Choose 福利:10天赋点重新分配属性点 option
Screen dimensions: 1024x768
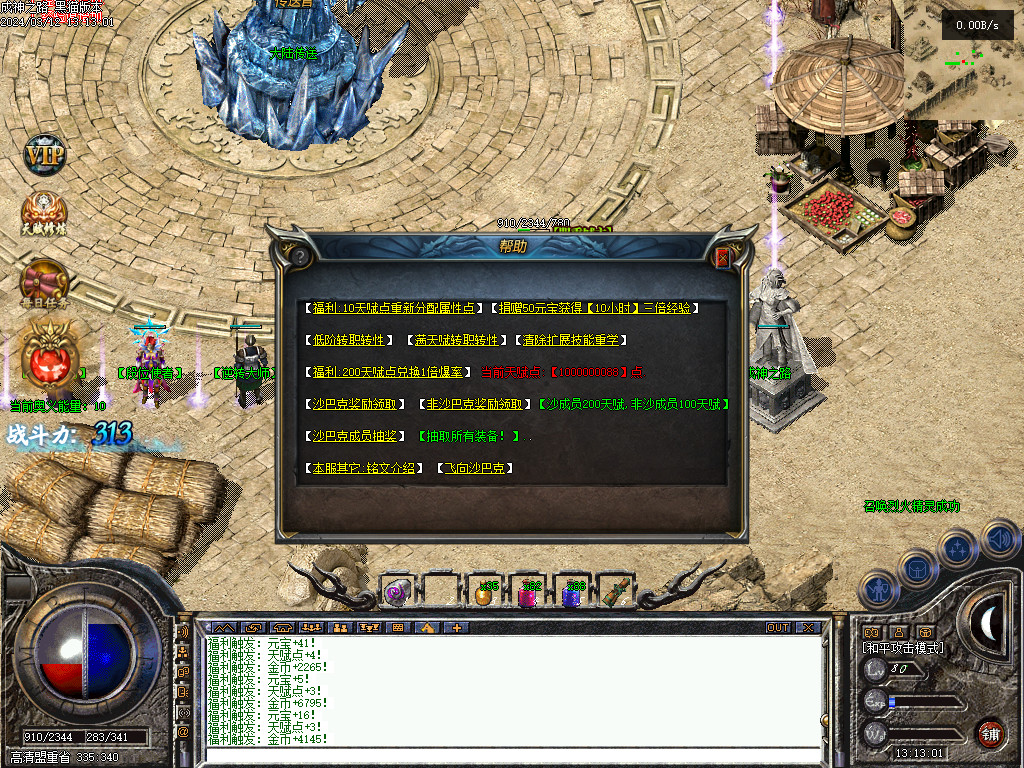click(395, 308)
